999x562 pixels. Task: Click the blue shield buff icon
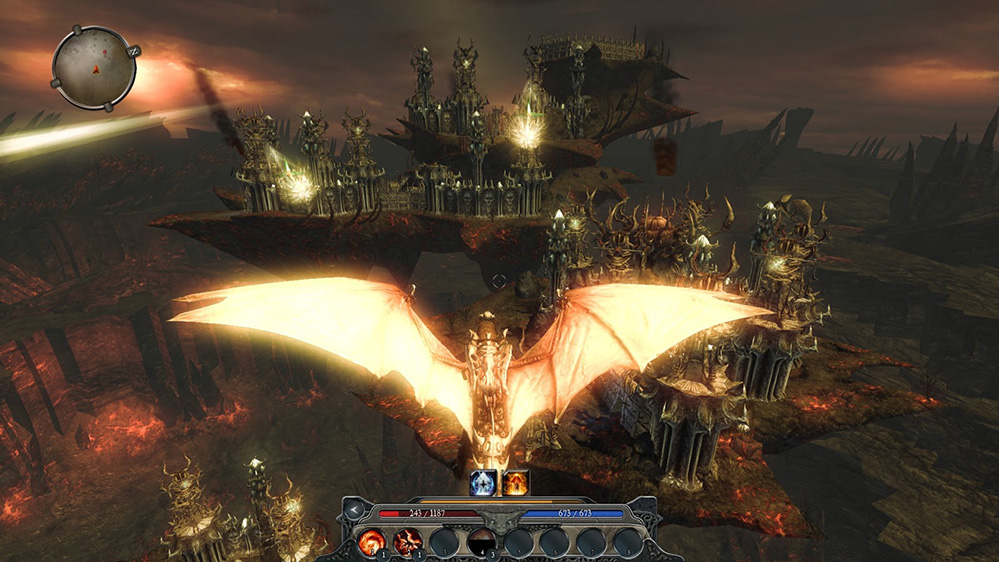(483, 483)
